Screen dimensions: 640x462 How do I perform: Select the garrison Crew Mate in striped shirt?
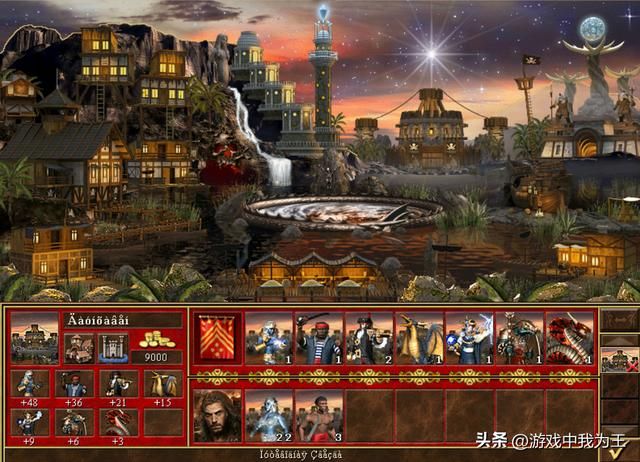[x=318, y=340]
